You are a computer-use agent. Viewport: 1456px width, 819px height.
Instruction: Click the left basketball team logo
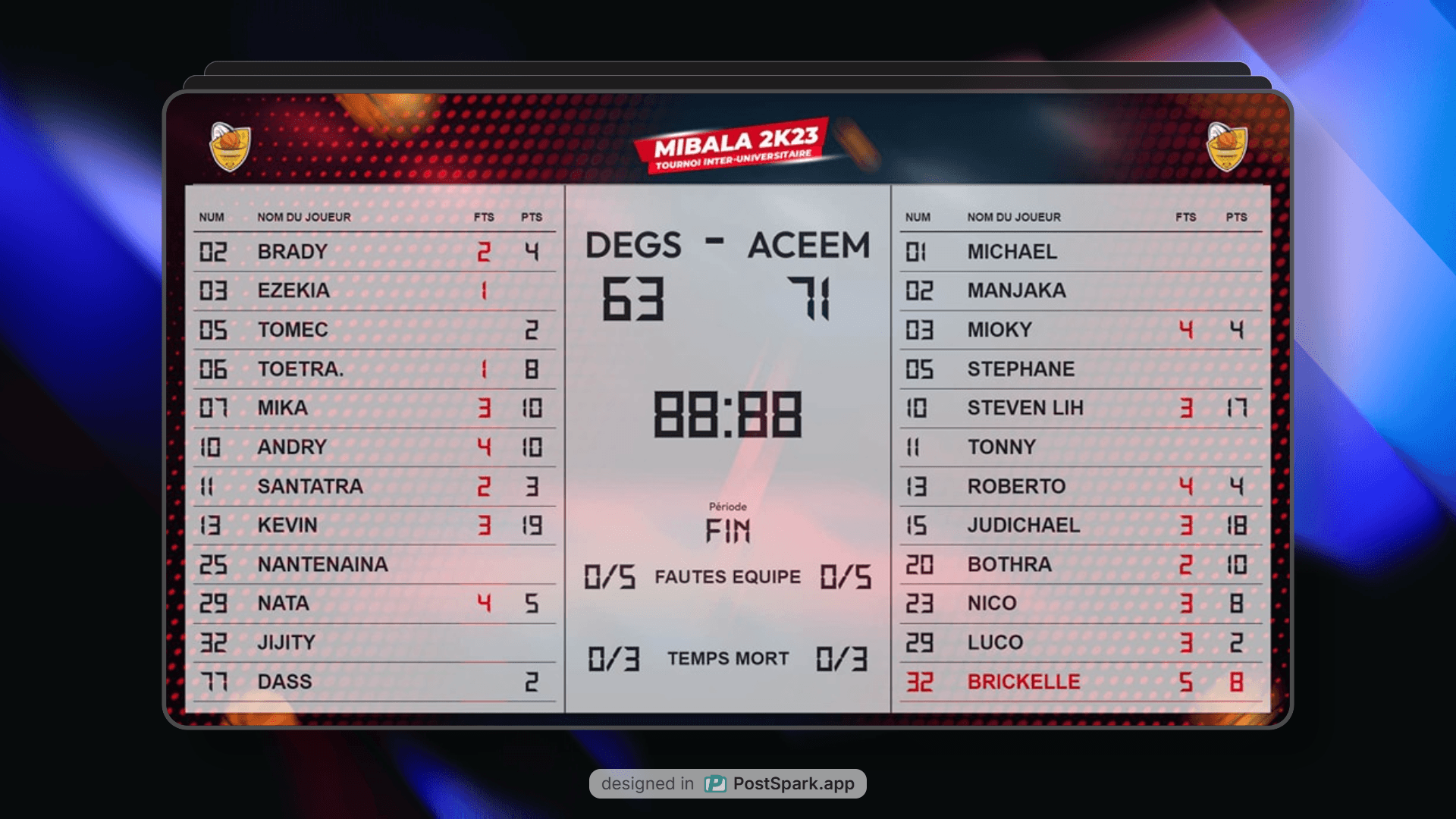tap(230, 146)
